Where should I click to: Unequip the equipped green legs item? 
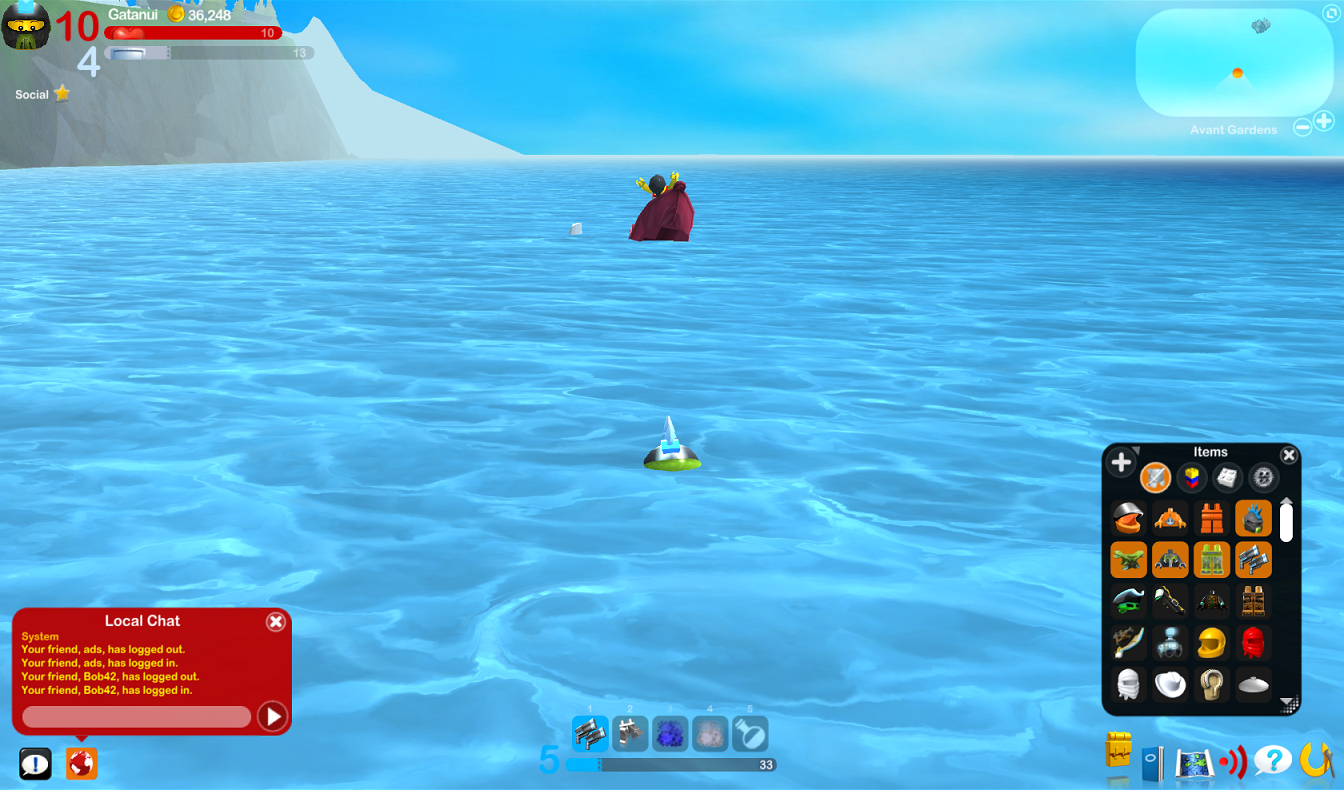tap(1211, 559)
